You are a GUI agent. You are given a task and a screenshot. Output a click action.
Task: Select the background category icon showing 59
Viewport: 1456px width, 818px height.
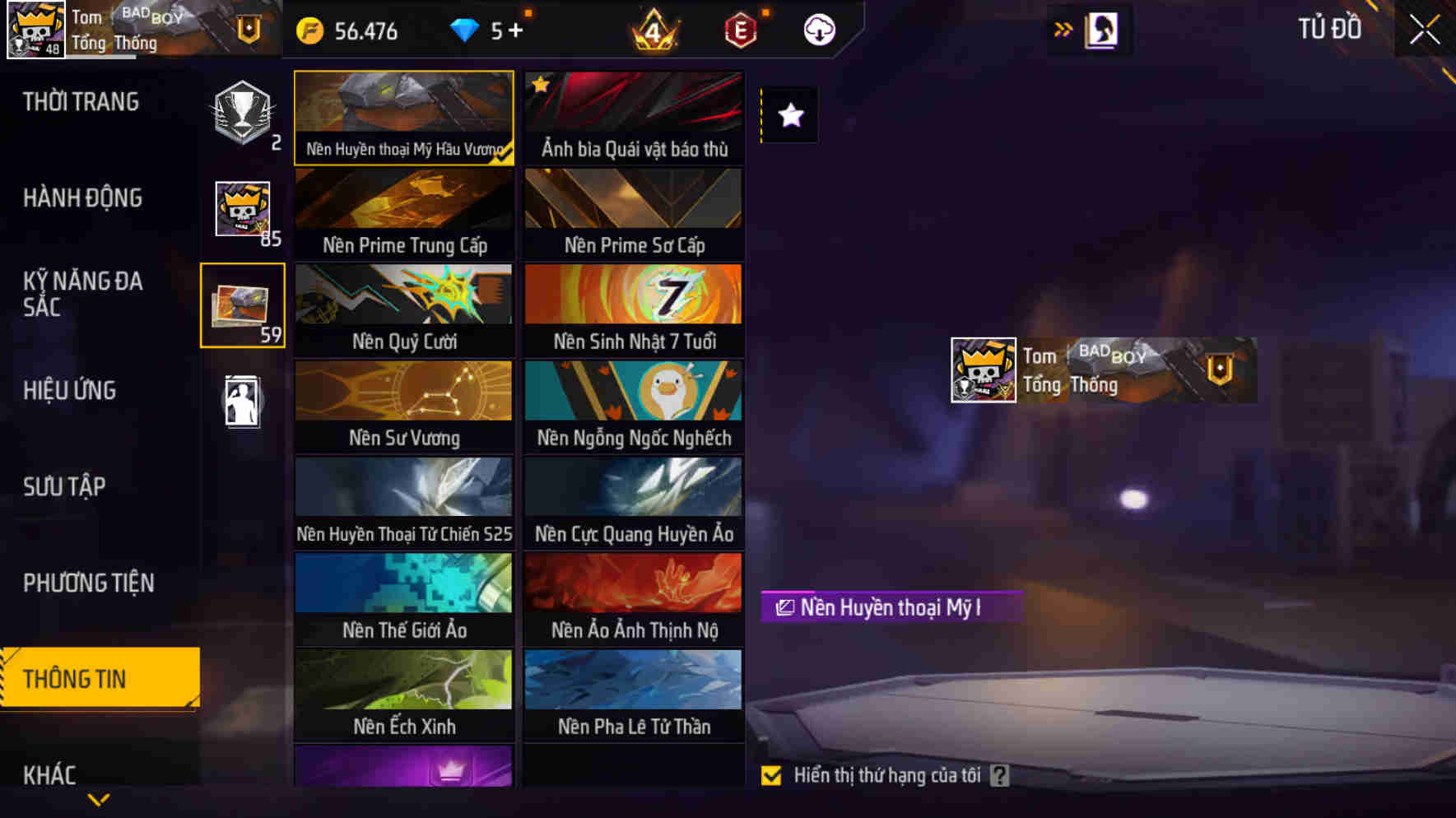tap(242, 305)
